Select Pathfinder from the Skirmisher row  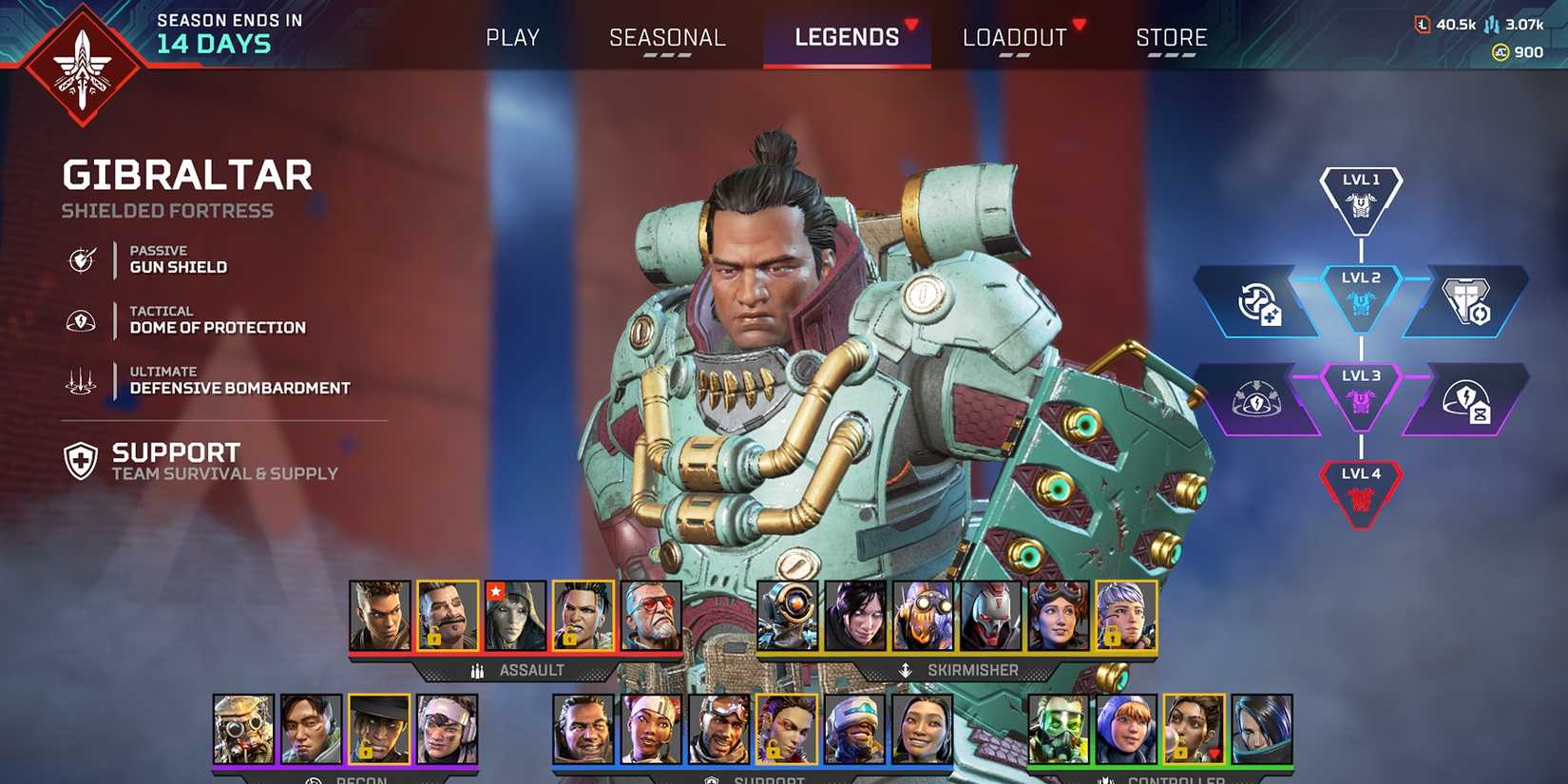(791, 616)
